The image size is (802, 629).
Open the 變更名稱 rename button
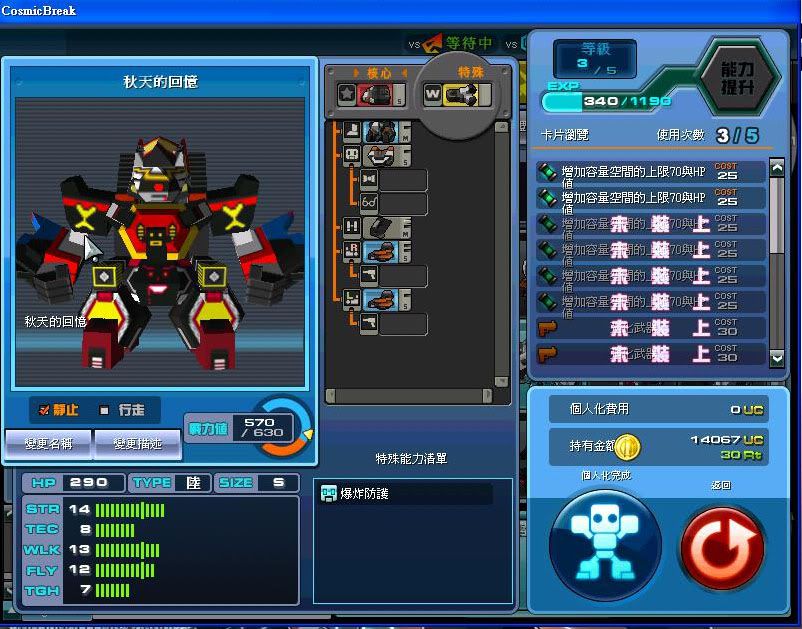47,443
